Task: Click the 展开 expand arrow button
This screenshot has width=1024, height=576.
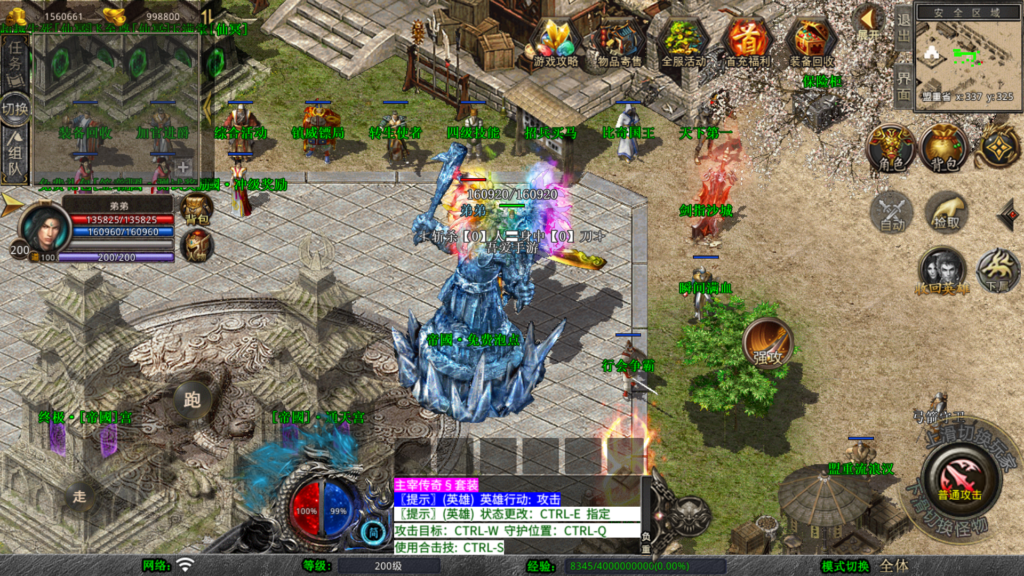Action: pyautogui.click(x=868, y=22)
